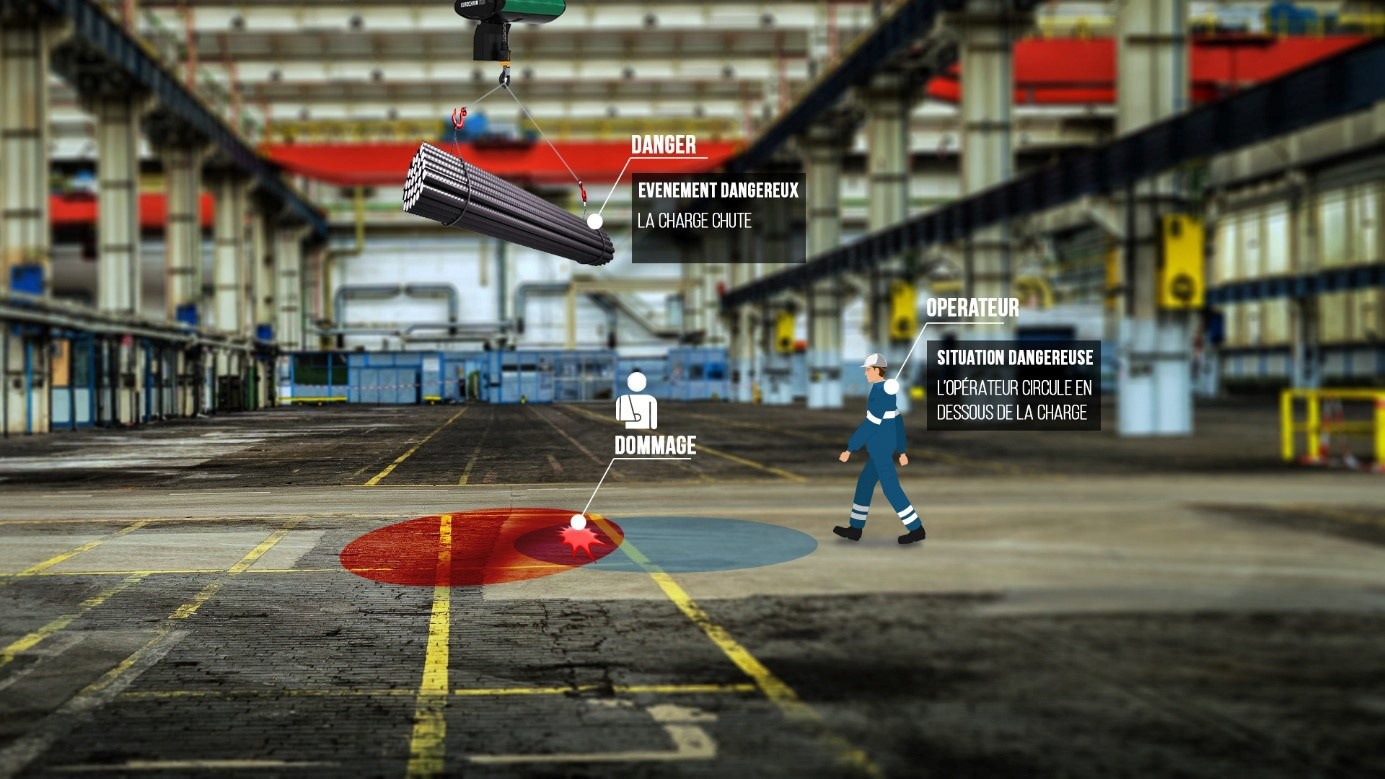Click the white hotspot on the operator's shoulder

[x=891, y=387]
